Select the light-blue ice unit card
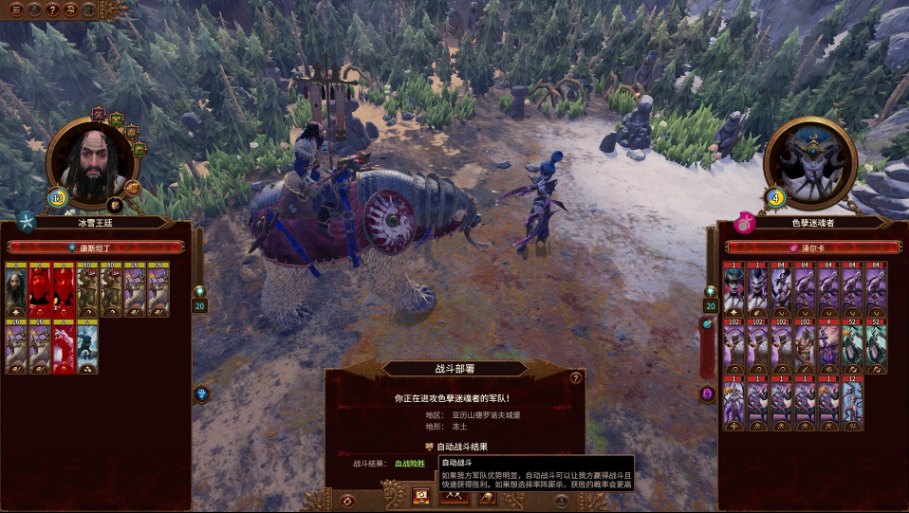909x513 pixels. coord(88,347)
